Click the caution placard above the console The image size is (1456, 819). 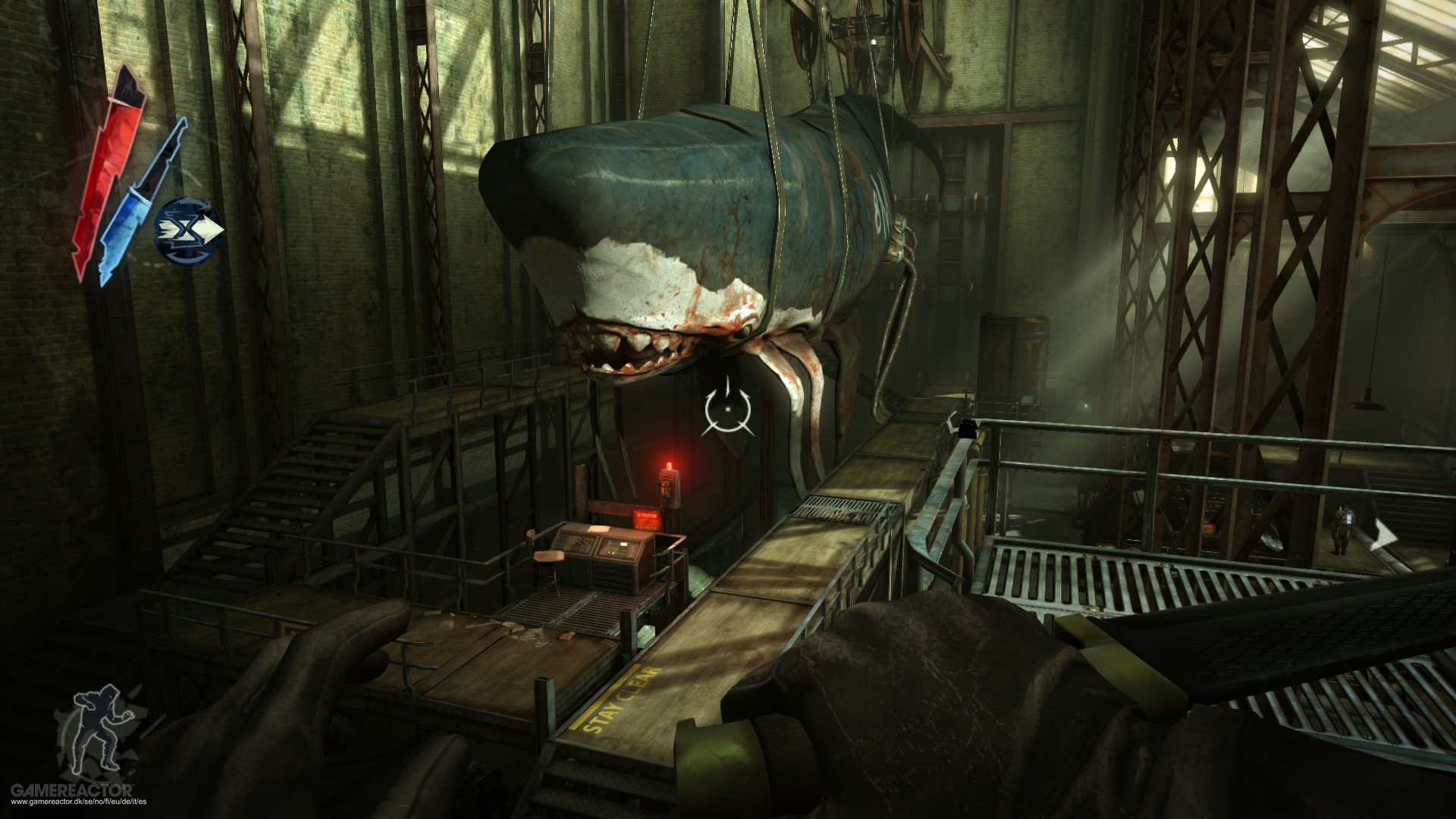coord(646,519)
